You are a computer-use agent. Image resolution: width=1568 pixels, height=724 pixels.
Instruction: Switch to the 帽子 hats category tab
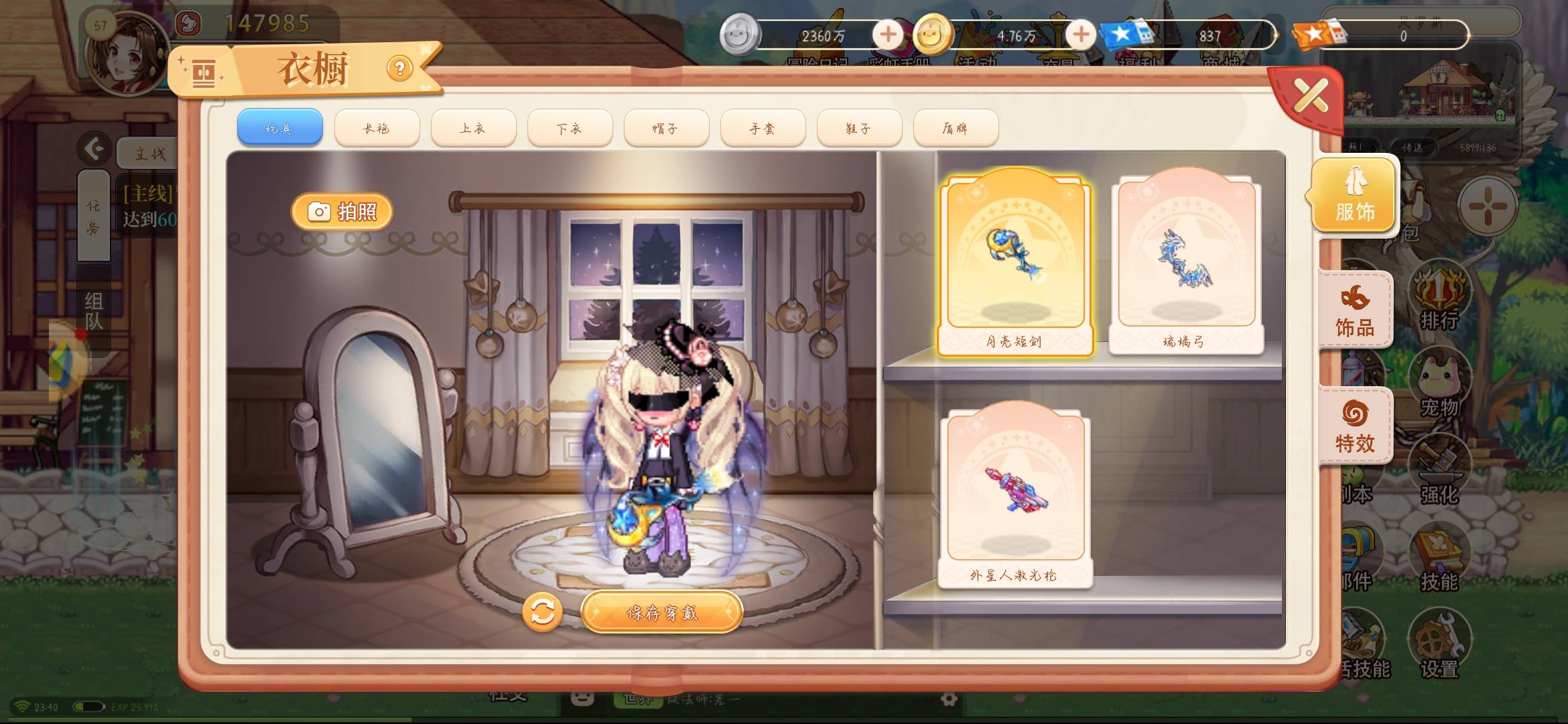667,127
